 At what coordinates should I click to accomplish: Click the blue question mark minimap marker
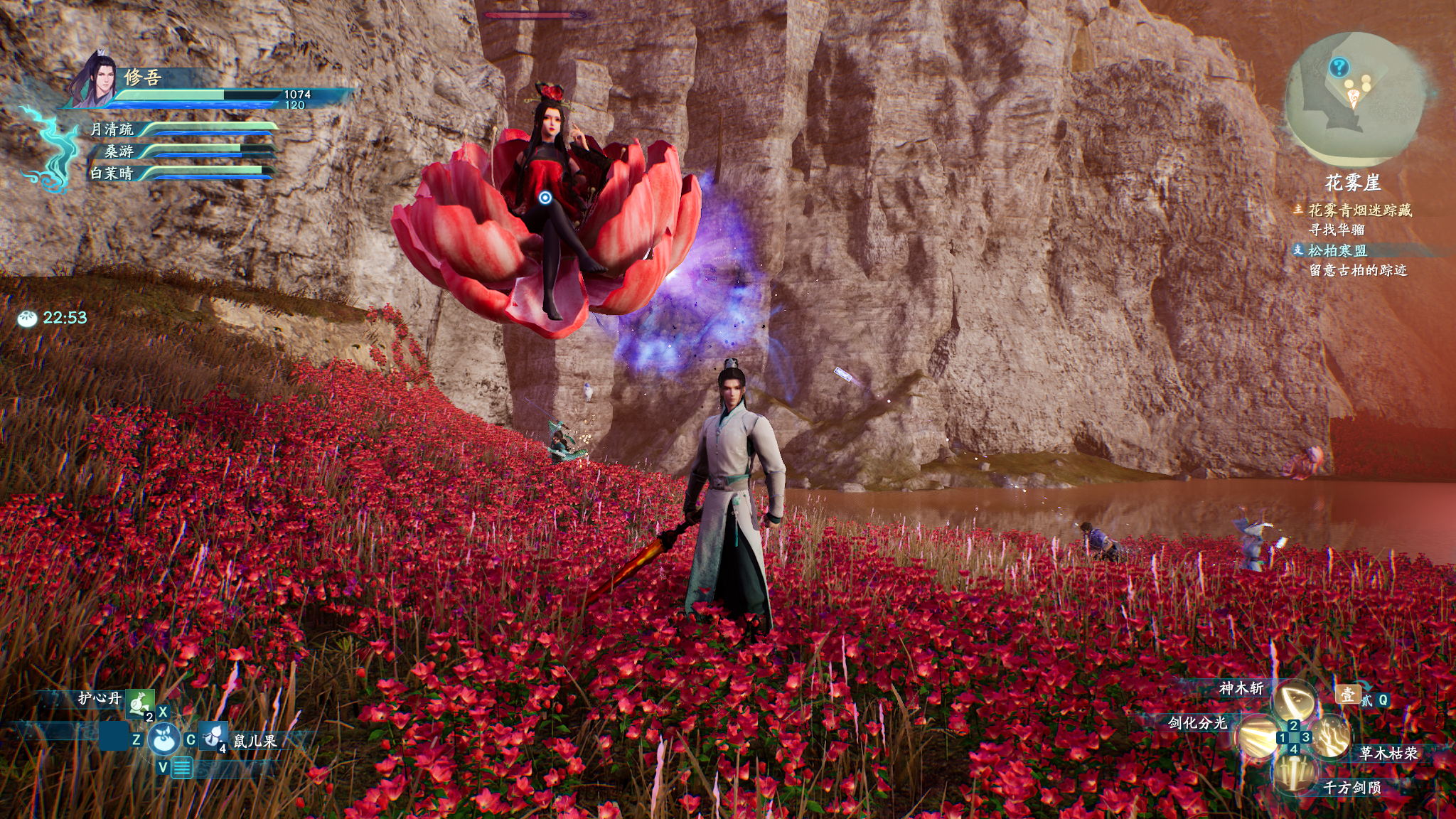pos(1339,68)
